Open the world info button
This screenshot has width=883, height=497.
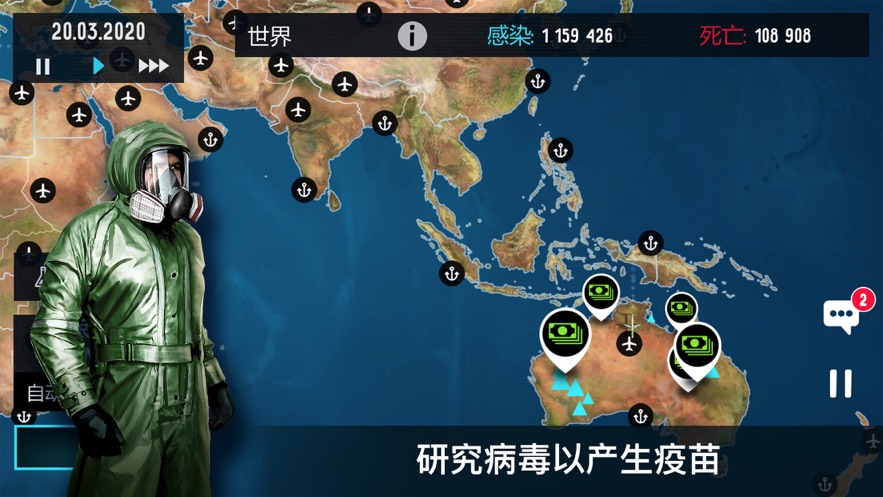click(412, 36)
